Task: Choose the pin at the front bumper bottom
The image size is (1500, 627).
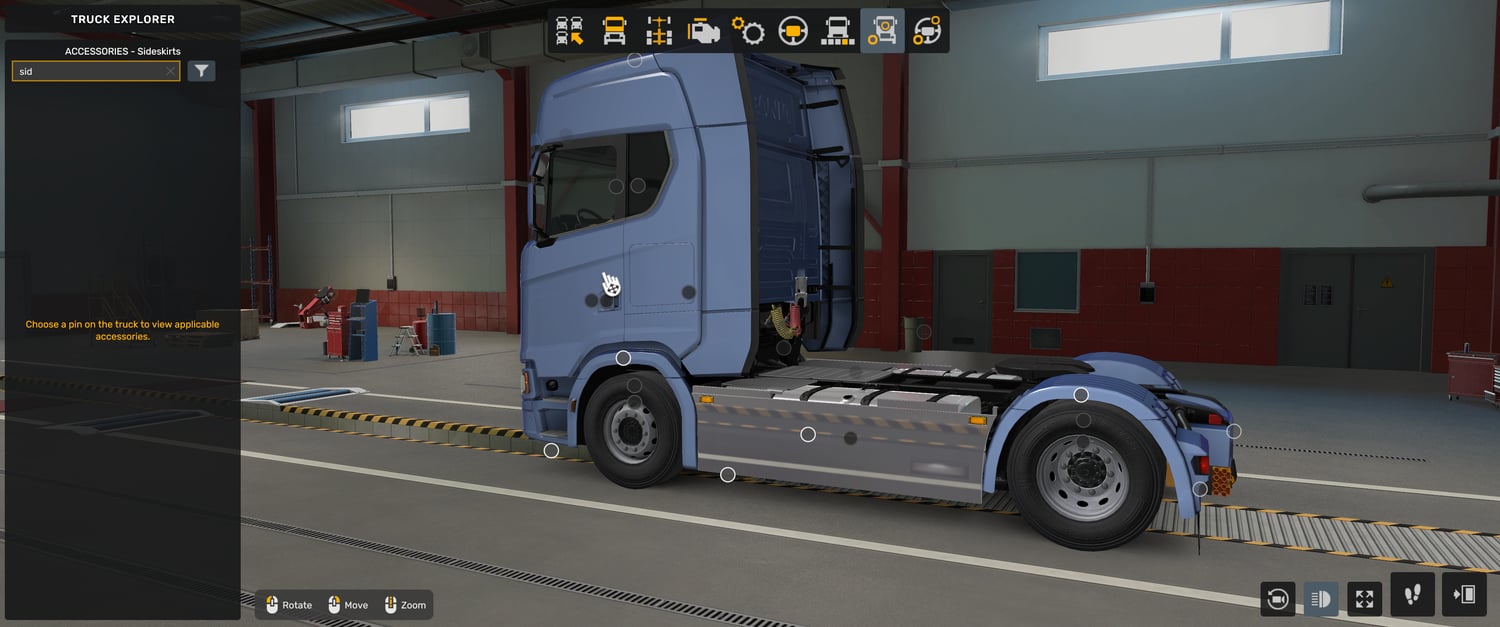Action: pos(551,451)
